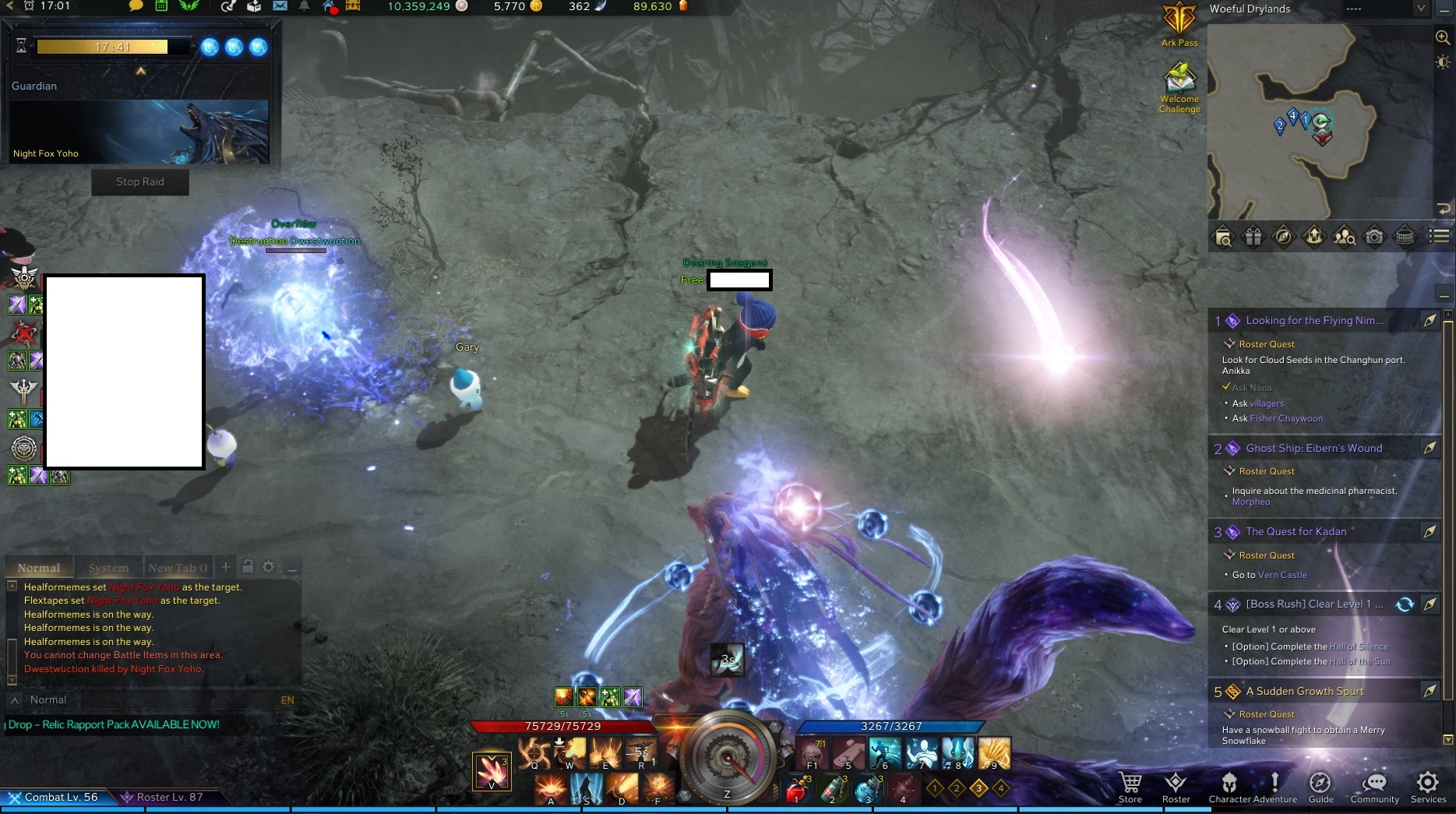The image size is (1456, 814).
Task: Open the green calendar icon at top
Action: pyautogui.click(x=161, y=8)
